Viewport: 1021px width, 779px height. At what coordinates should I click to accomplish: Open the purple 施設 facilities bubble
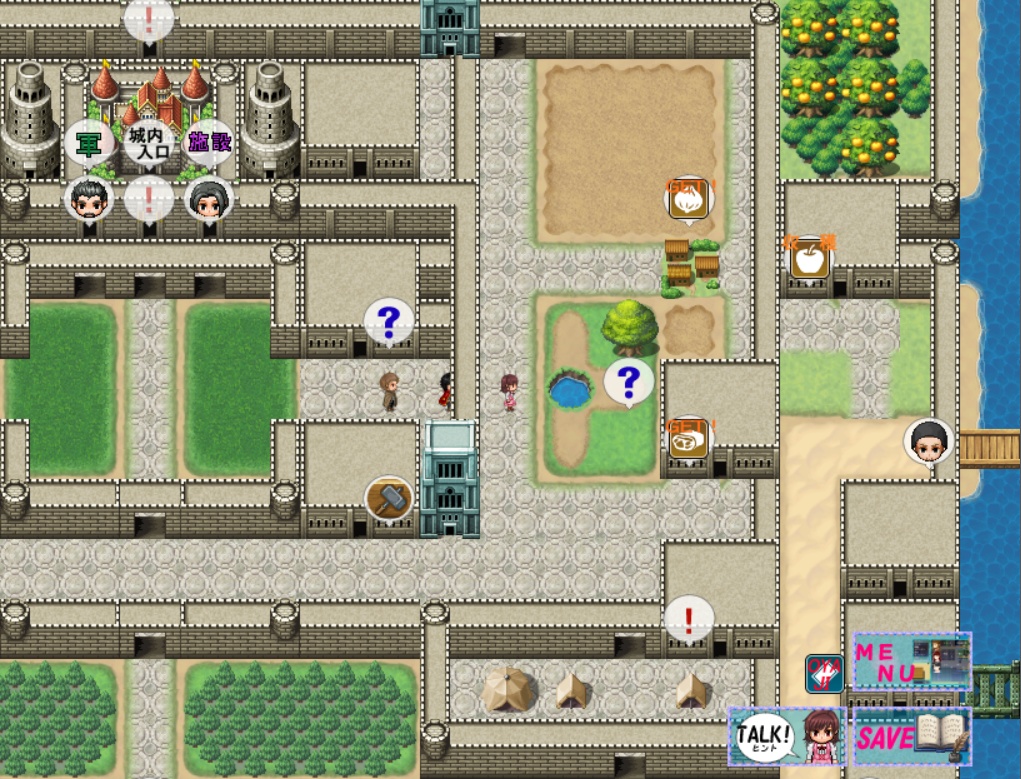[210, 142]
